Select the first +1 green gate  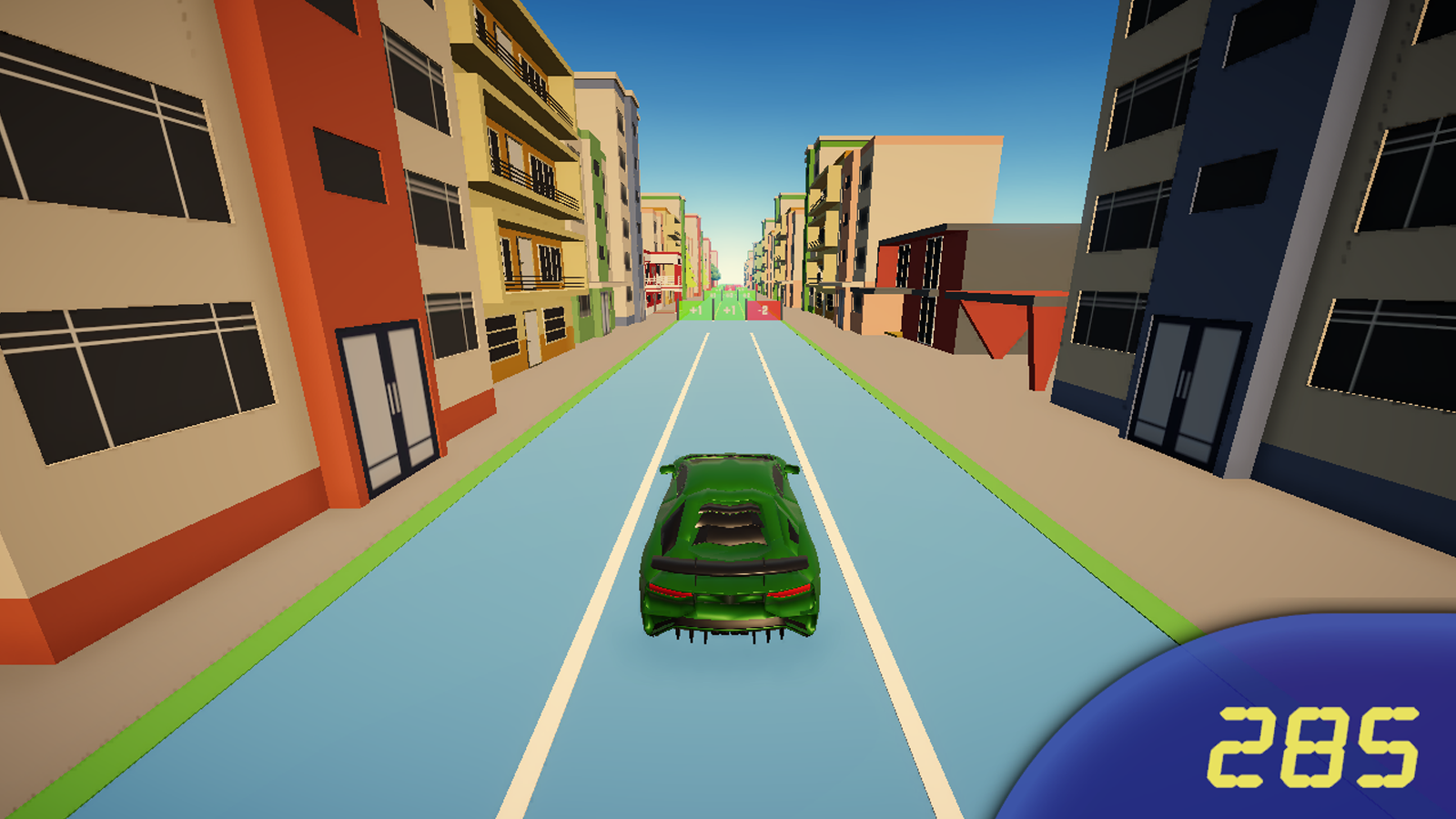(694, 309)
